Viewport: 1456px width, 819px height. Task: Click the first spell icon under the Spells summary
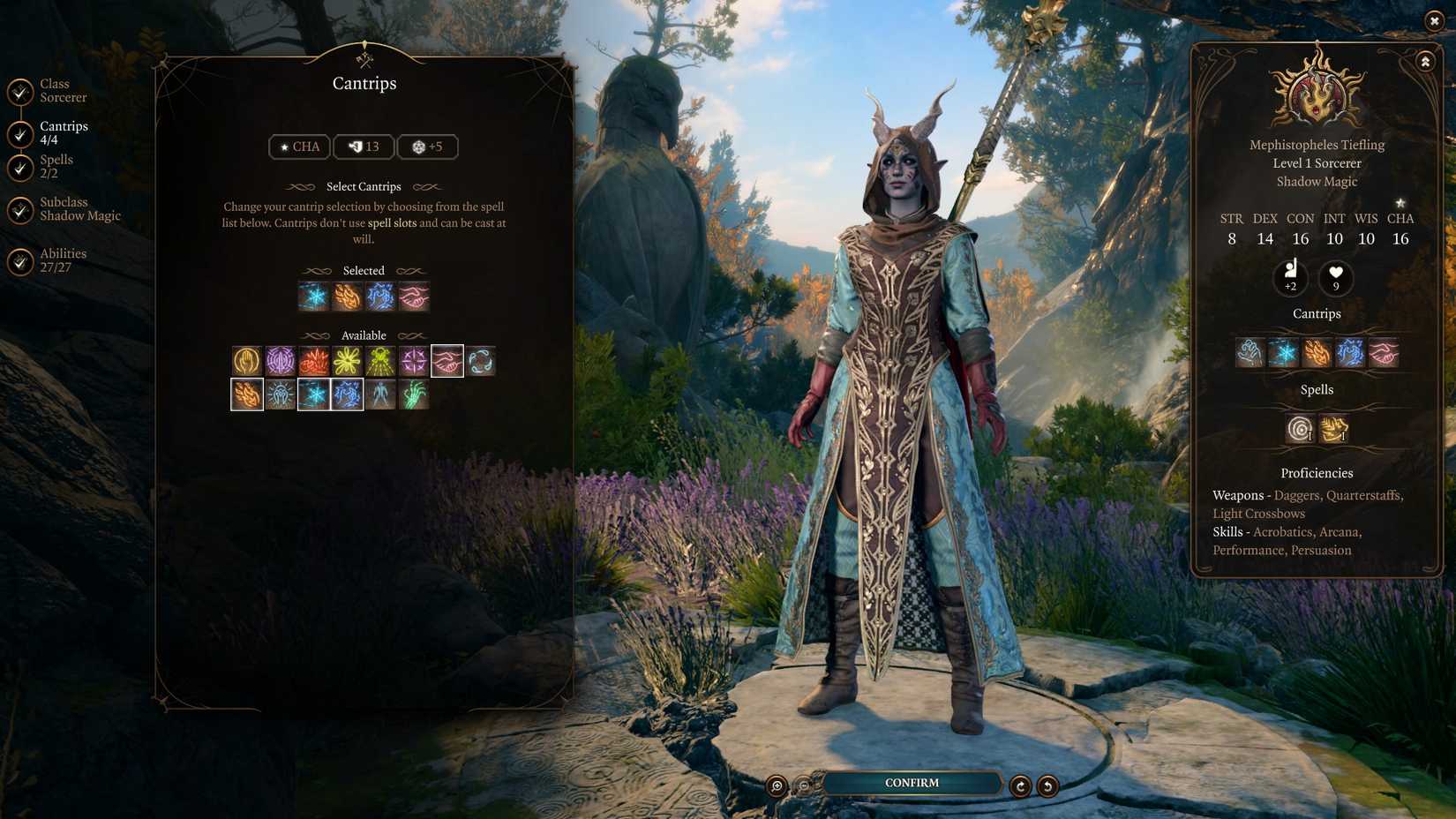(1298, 430)
